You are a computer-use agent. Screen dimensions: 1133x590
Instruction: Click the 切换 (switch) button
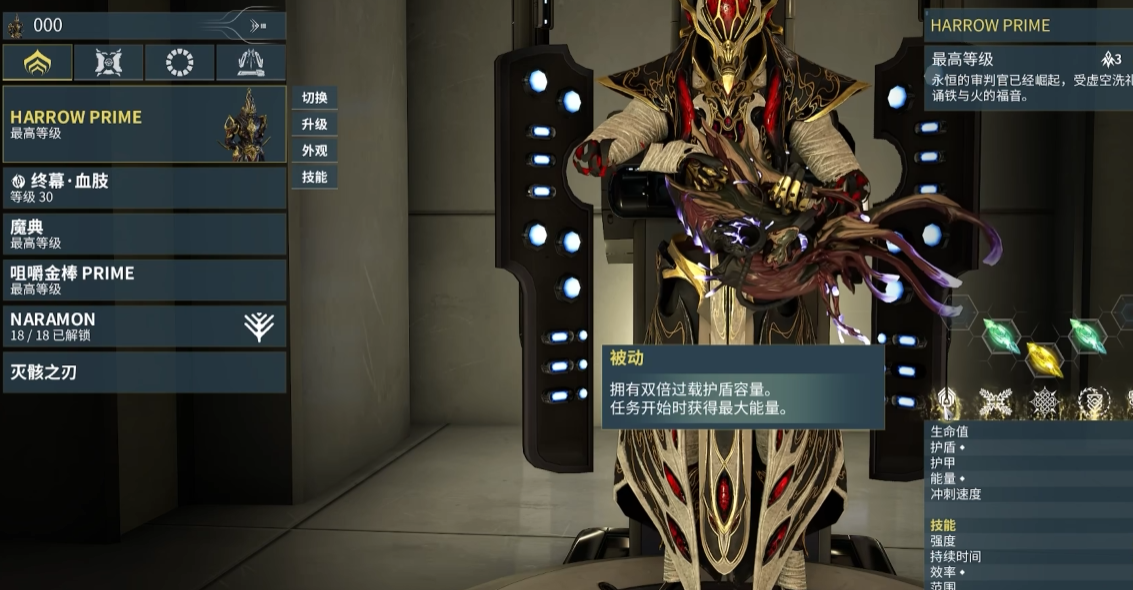315,98
